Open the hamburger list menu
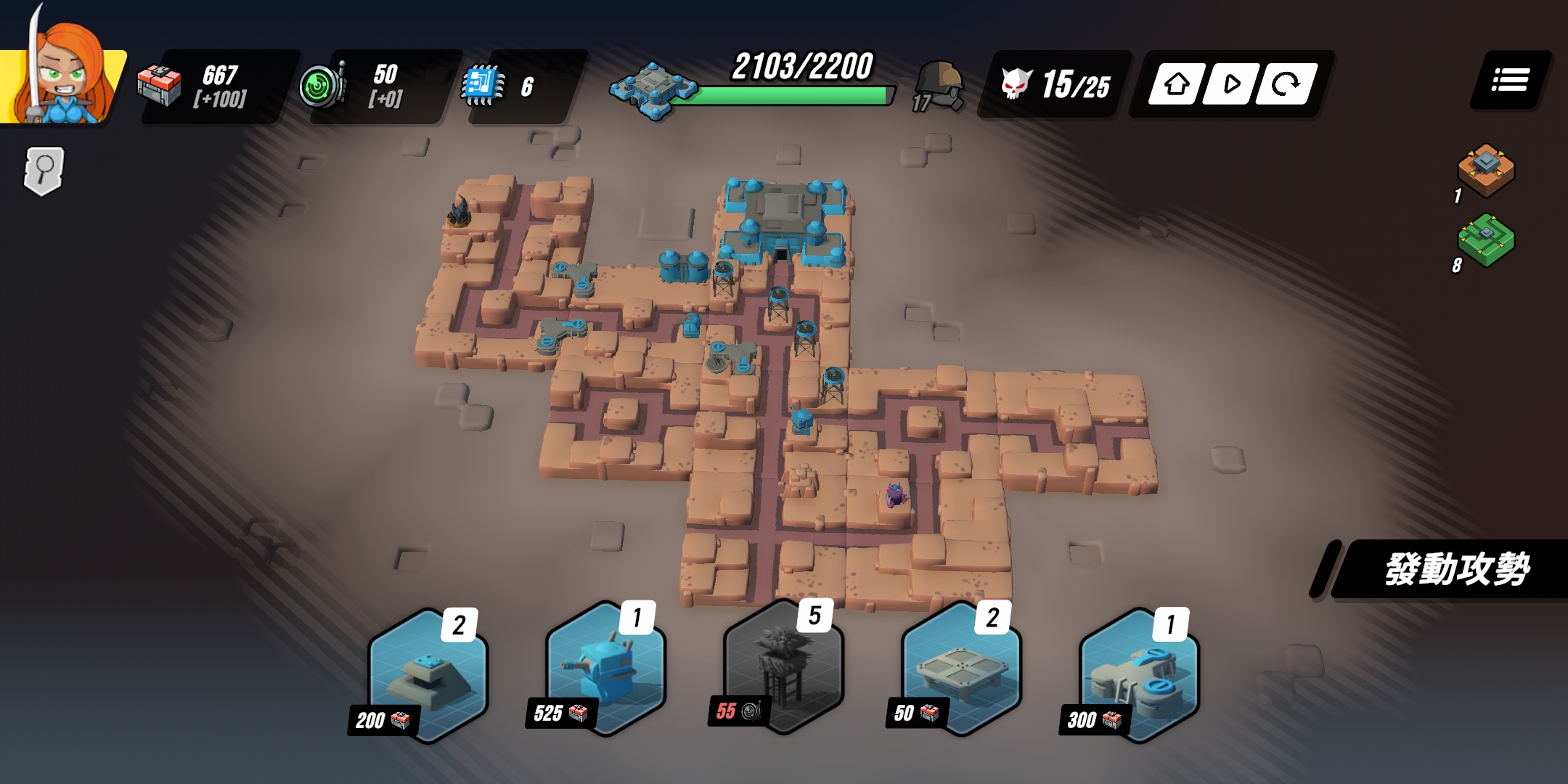The height and width of the screenshot is (784, 1568). click(x=1510, y=81)
